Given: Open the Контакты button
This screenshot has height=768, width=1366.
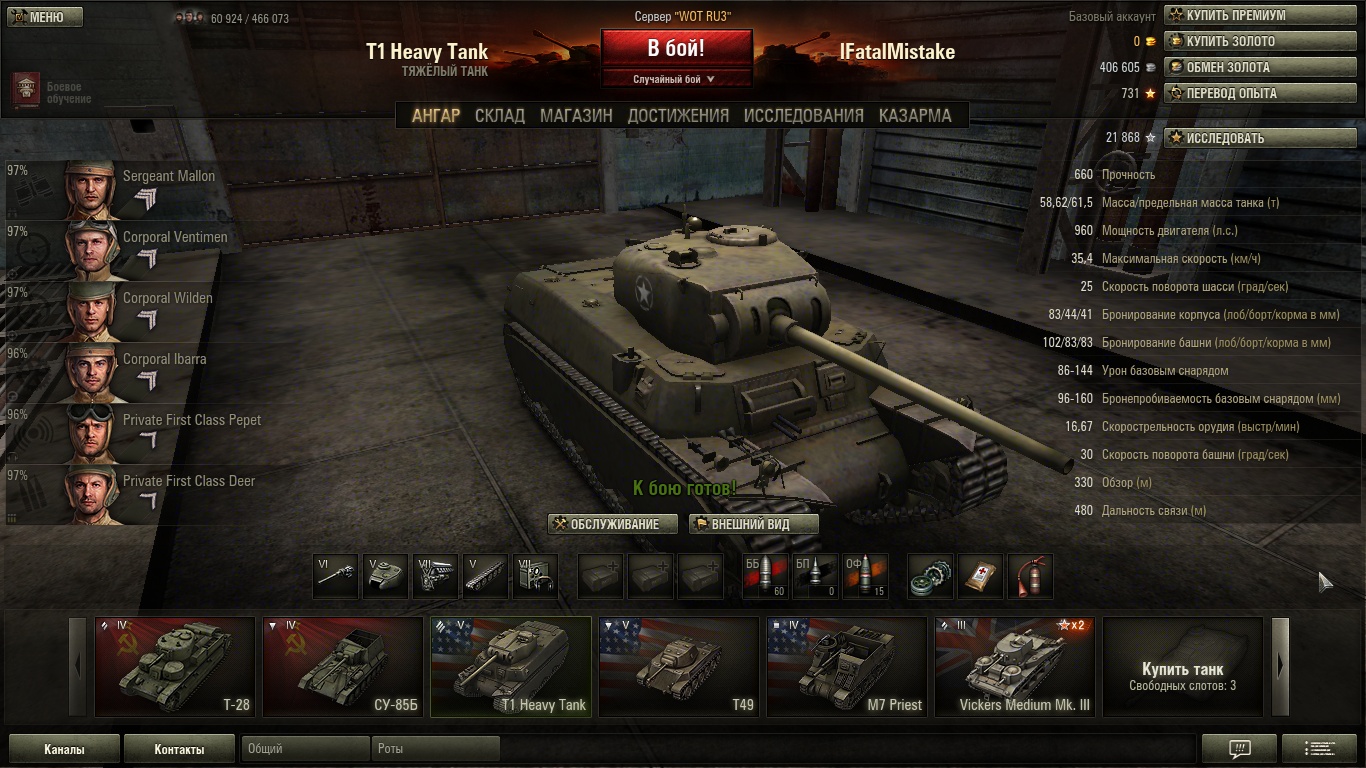Looking at the screenshot, I should (x=179, y=749).
